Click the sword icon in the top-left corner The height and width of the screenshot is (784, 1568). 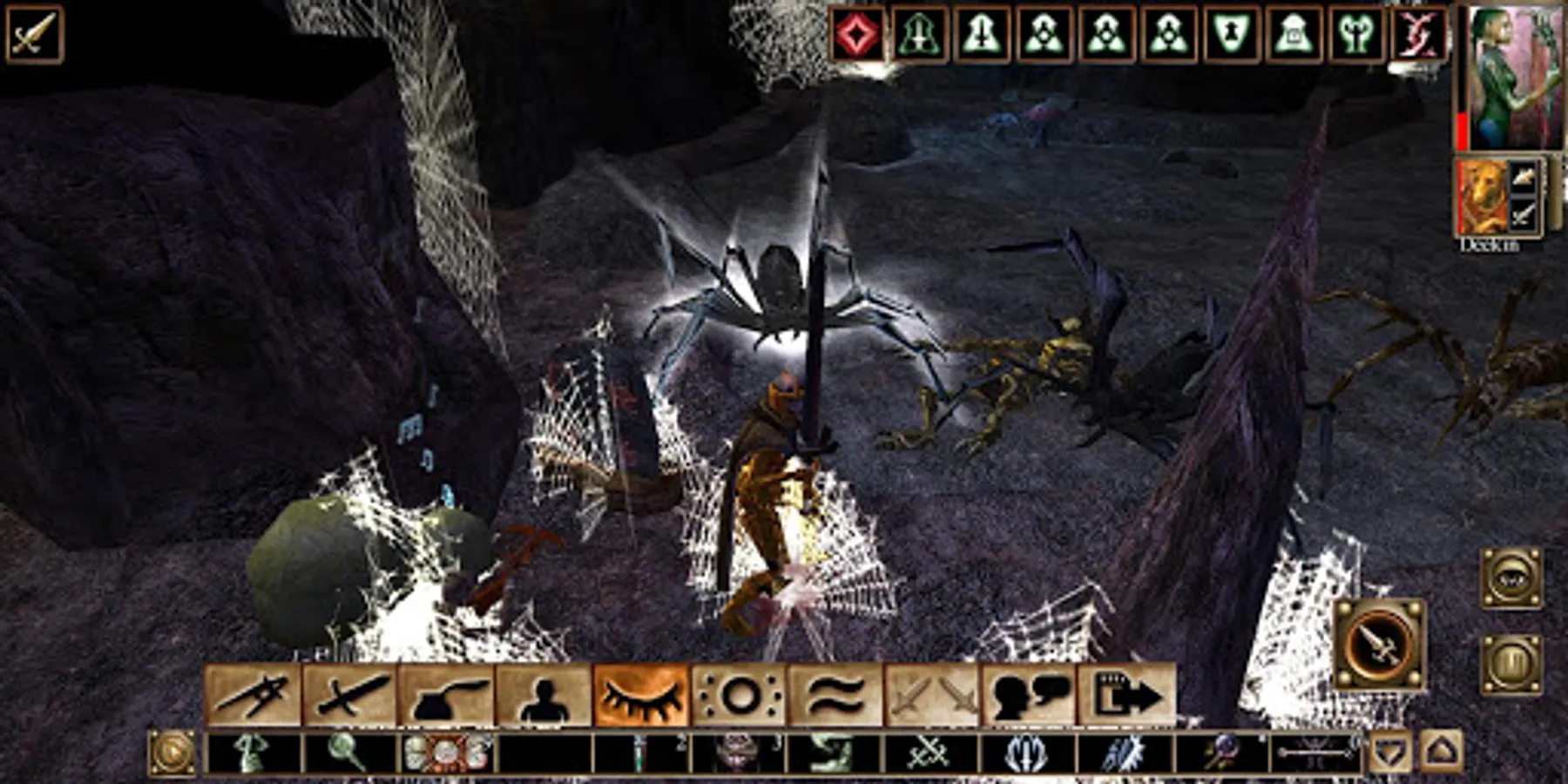(x=35, y=35)
